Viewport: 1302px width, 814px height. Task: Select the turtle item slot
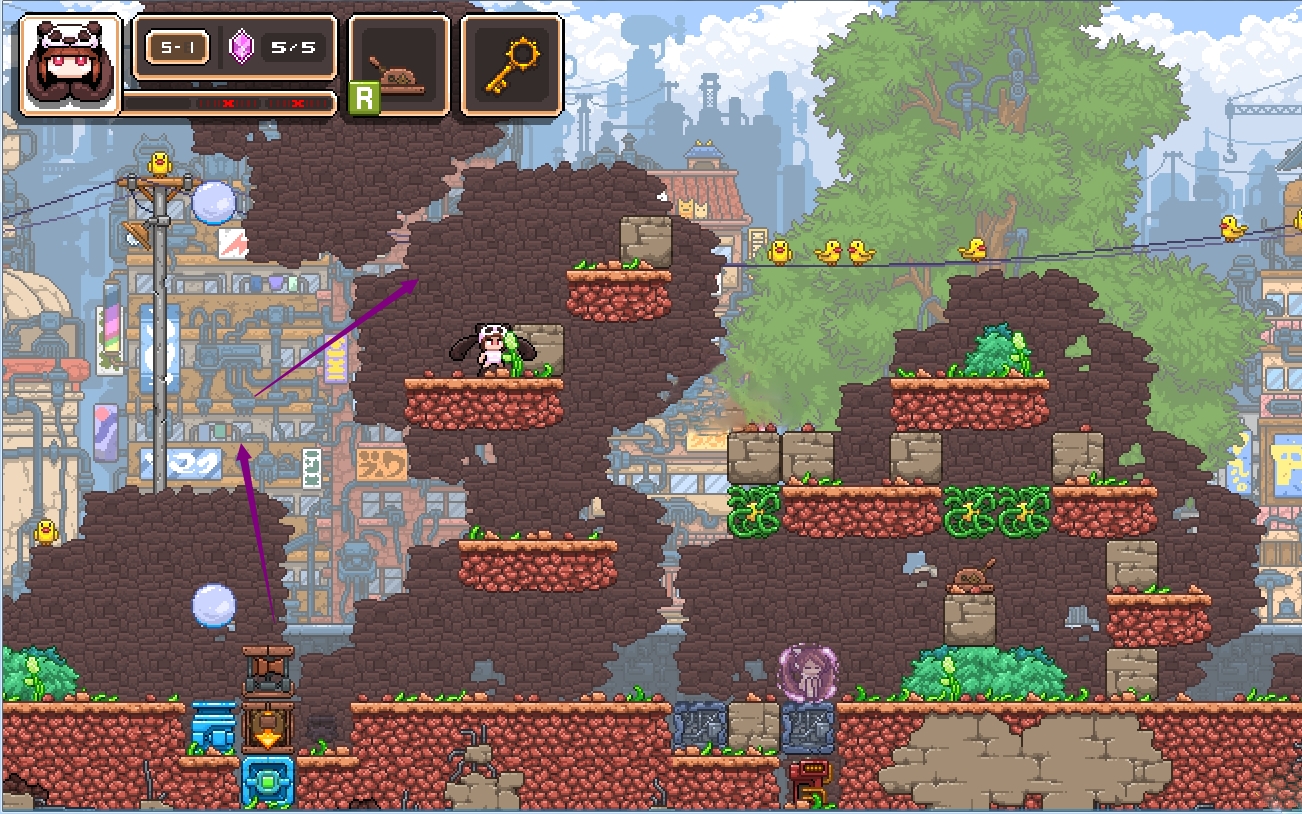[x=399, y=65]
